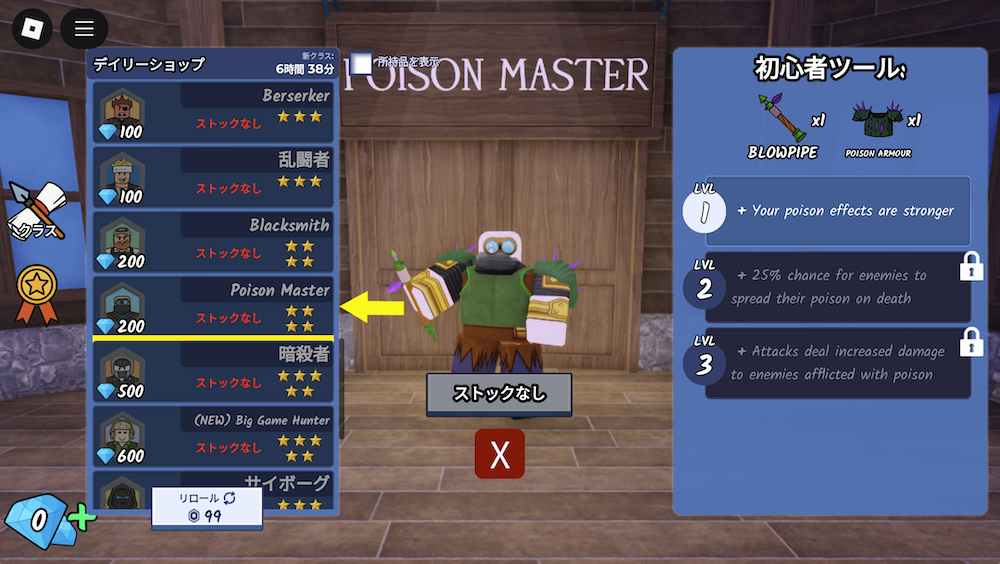Open the hamburger menu button
The height and width of the screenshot is (564, 1000).
coord(84,29)
